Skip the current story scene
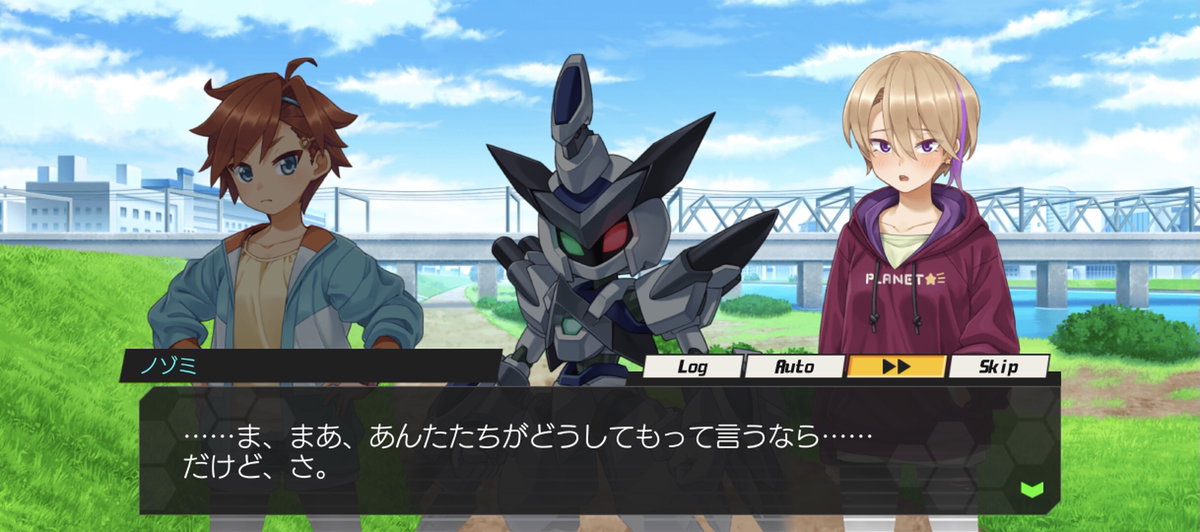 (x=998, y=367)
